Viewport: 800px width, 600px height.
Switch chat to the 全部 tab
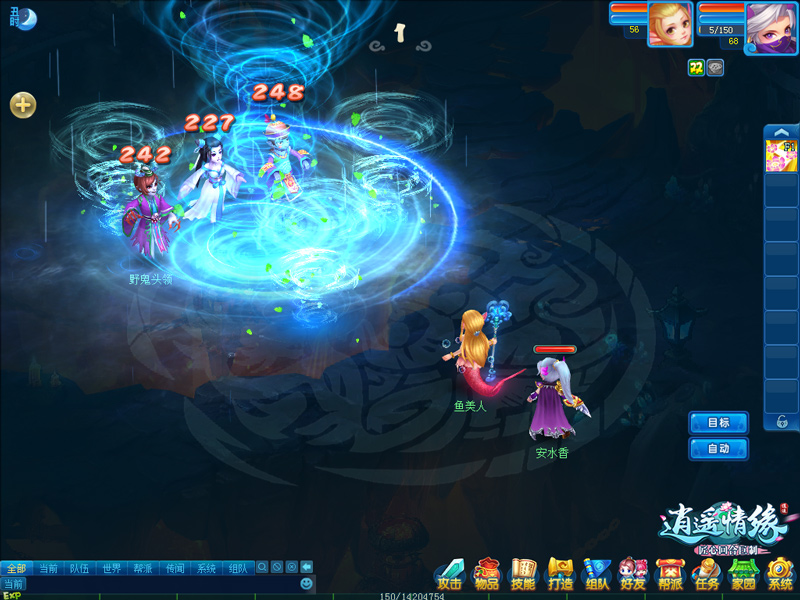(x=16, y=568)
